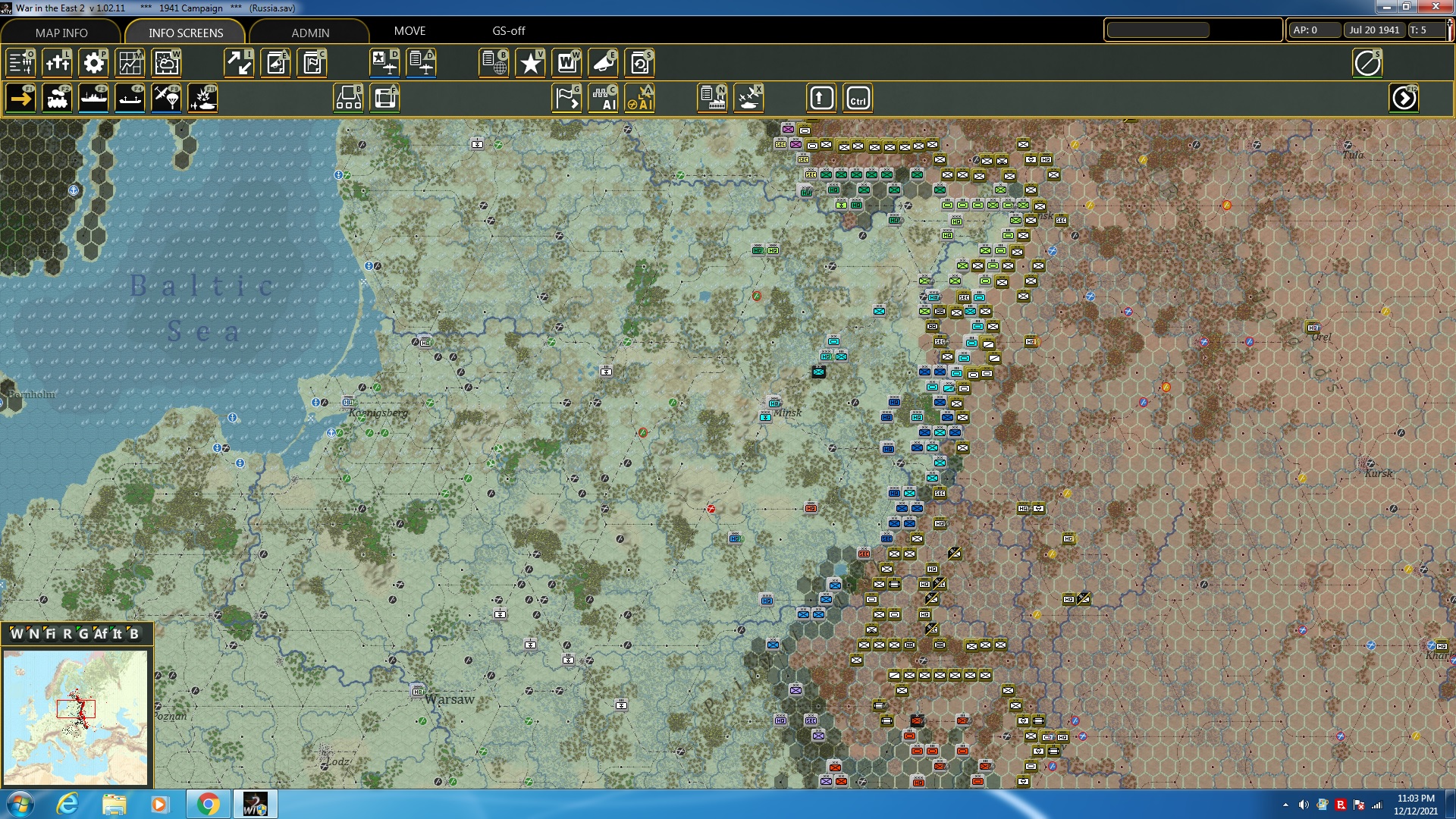Screen dimensions: 1456x819
Task: Switch to the MAP INFO tab
Action: [60, 33]
